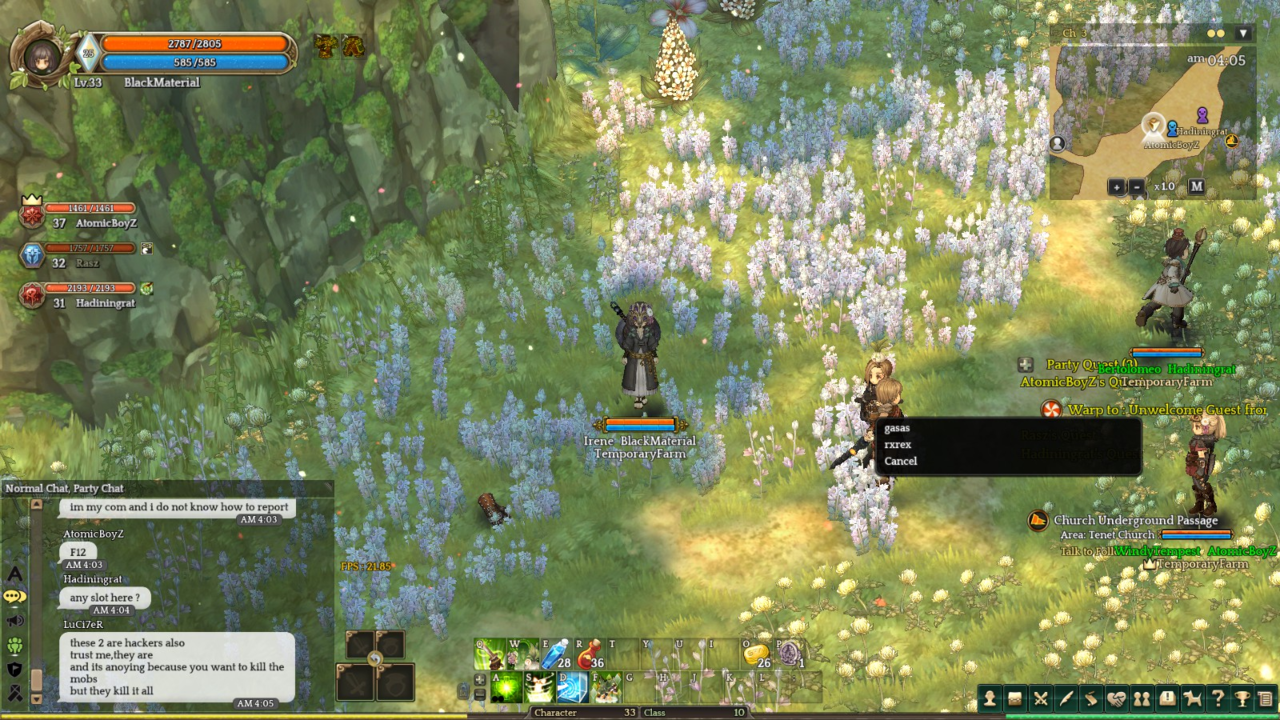Use the red health potion in slot R
Image resolution: width=1280 pixels, height=720 pixels.
tap(590, 655)
